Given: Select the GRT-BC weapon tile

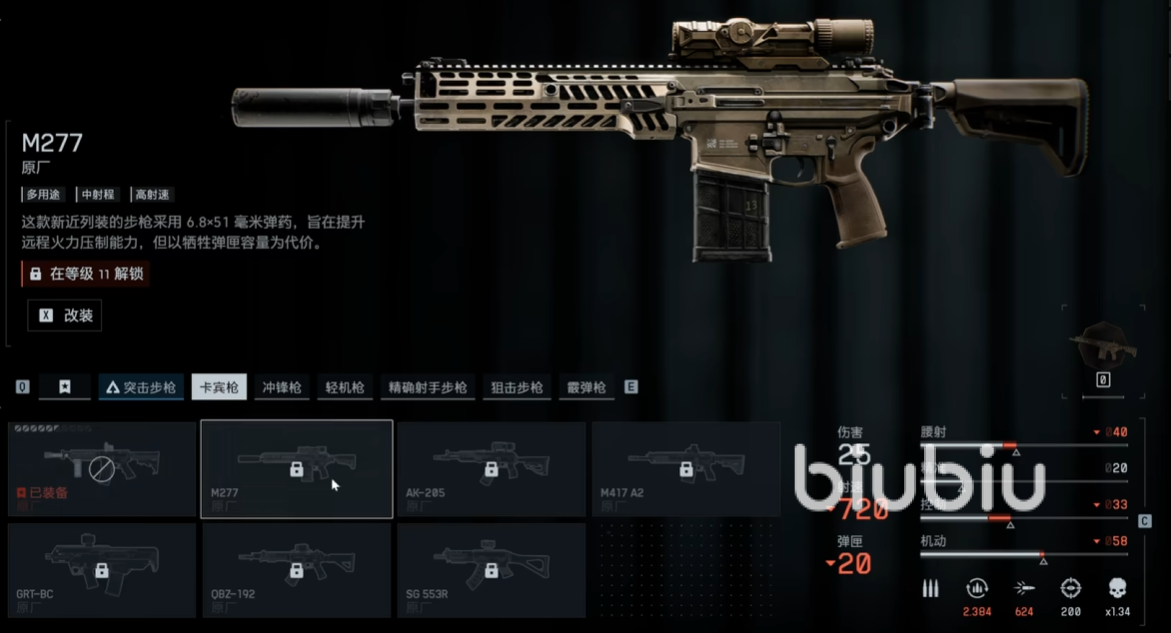Looking at the screenshot, I should point(102,570).
